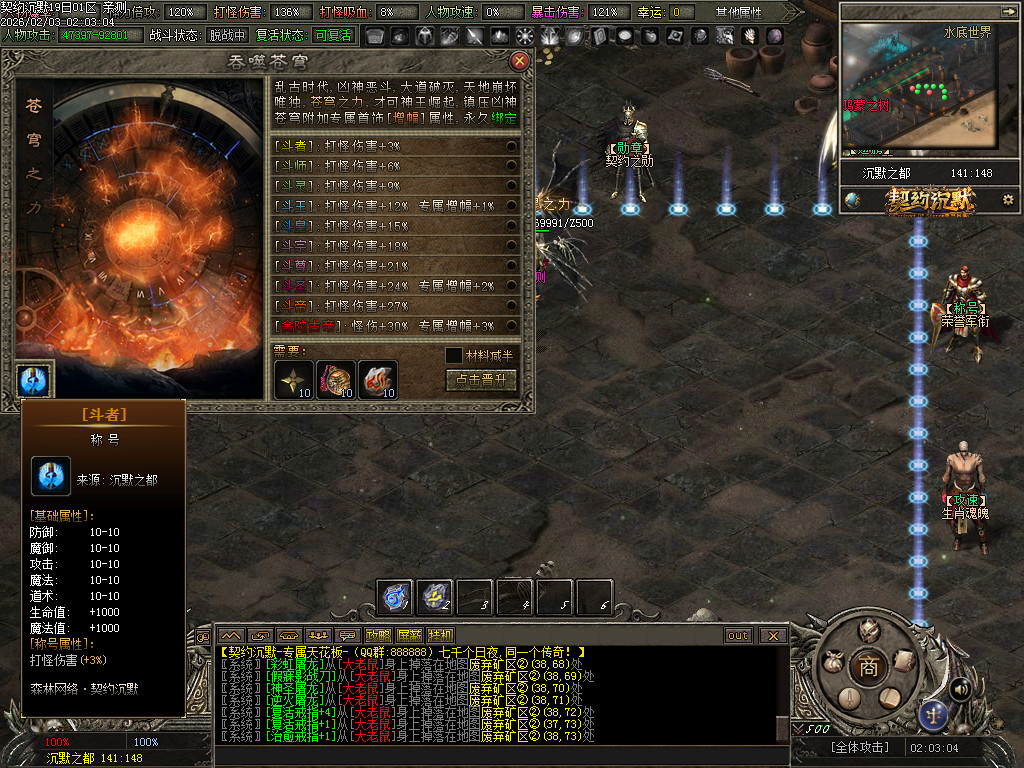This screenshot has width=1024, height=768.
Task: Use the first hotbar skill slot
Action: point(395,597)
